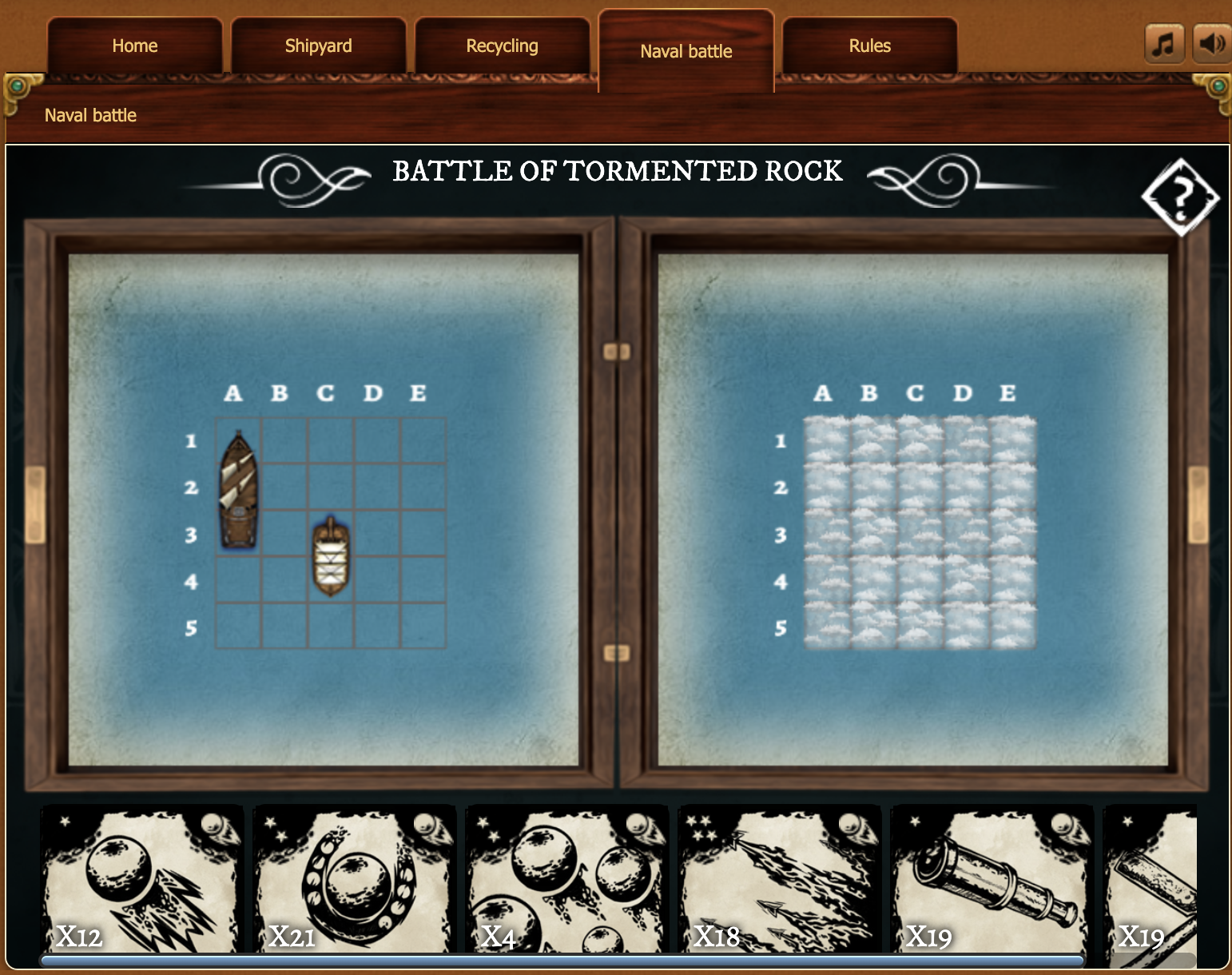Pick the triple cannonball volley card

[x=566, y=879]
